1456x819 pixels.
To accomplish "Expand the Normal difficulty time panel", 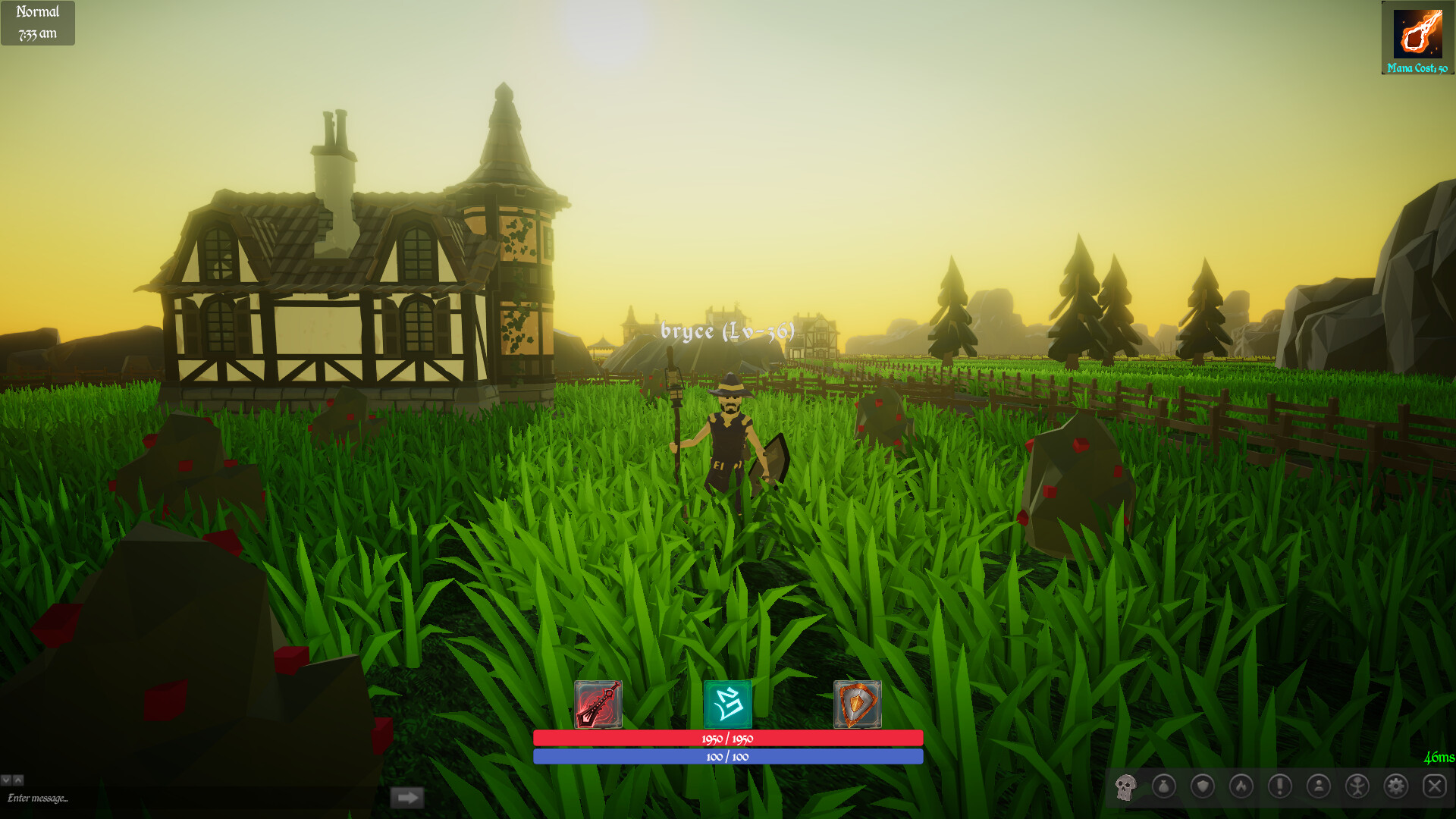I will 37,22.
